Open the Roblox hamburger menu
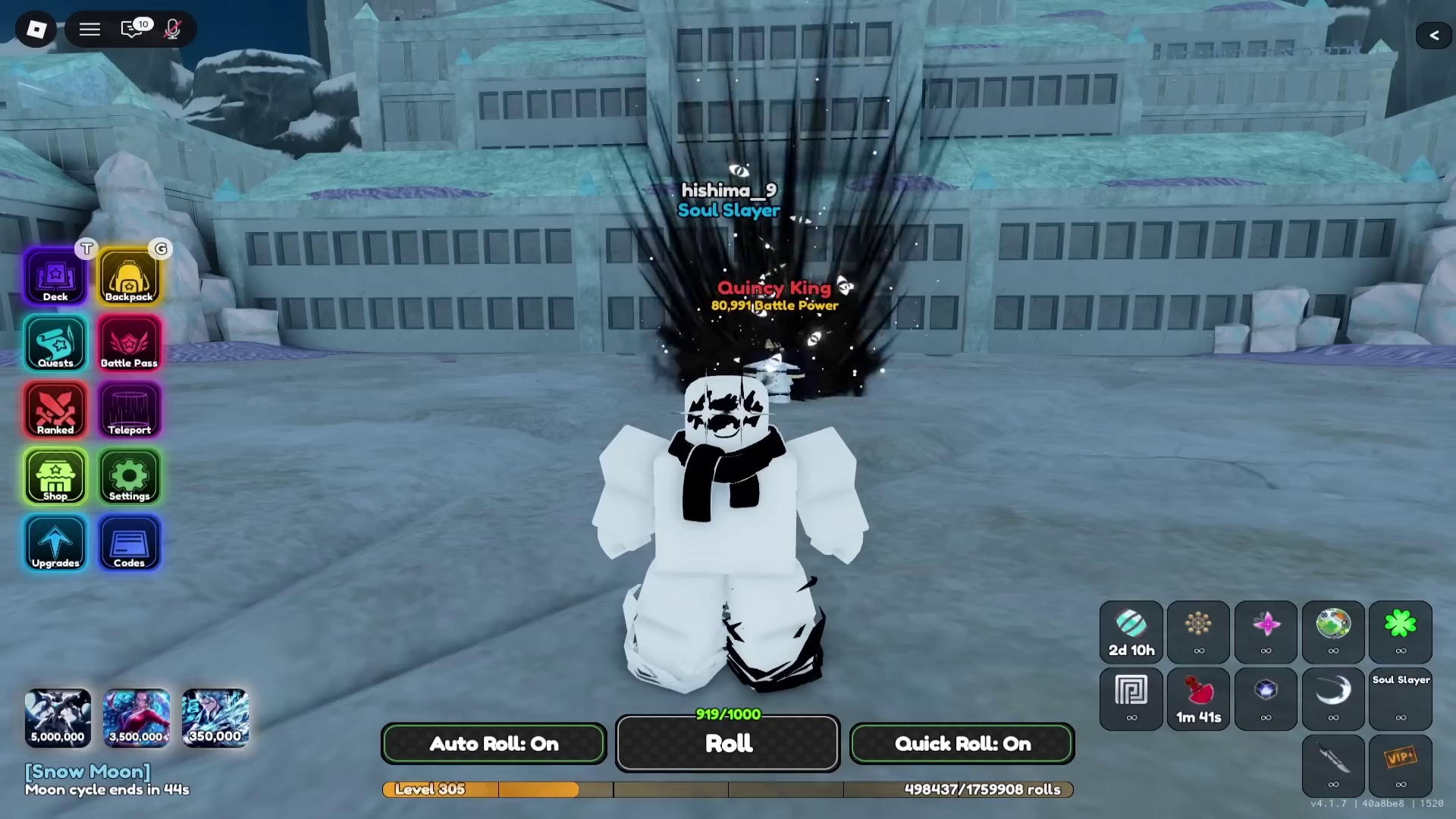 89,29
